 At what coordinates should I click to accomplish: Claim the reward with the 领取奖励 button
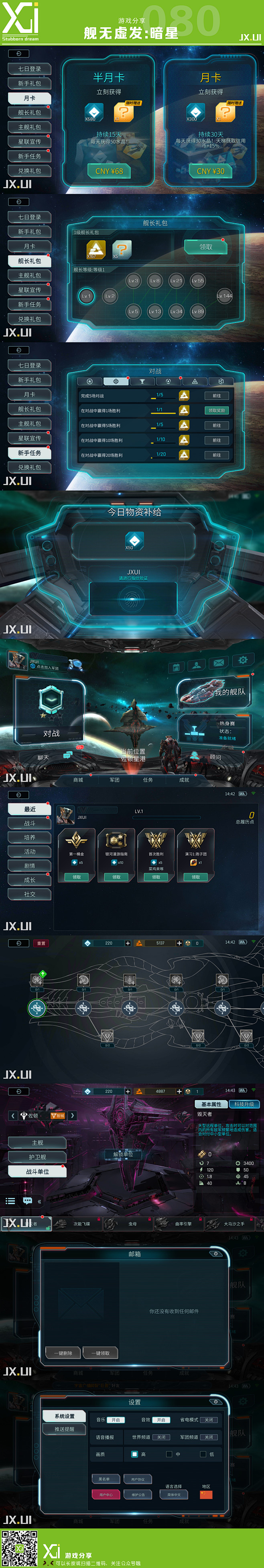216,410
